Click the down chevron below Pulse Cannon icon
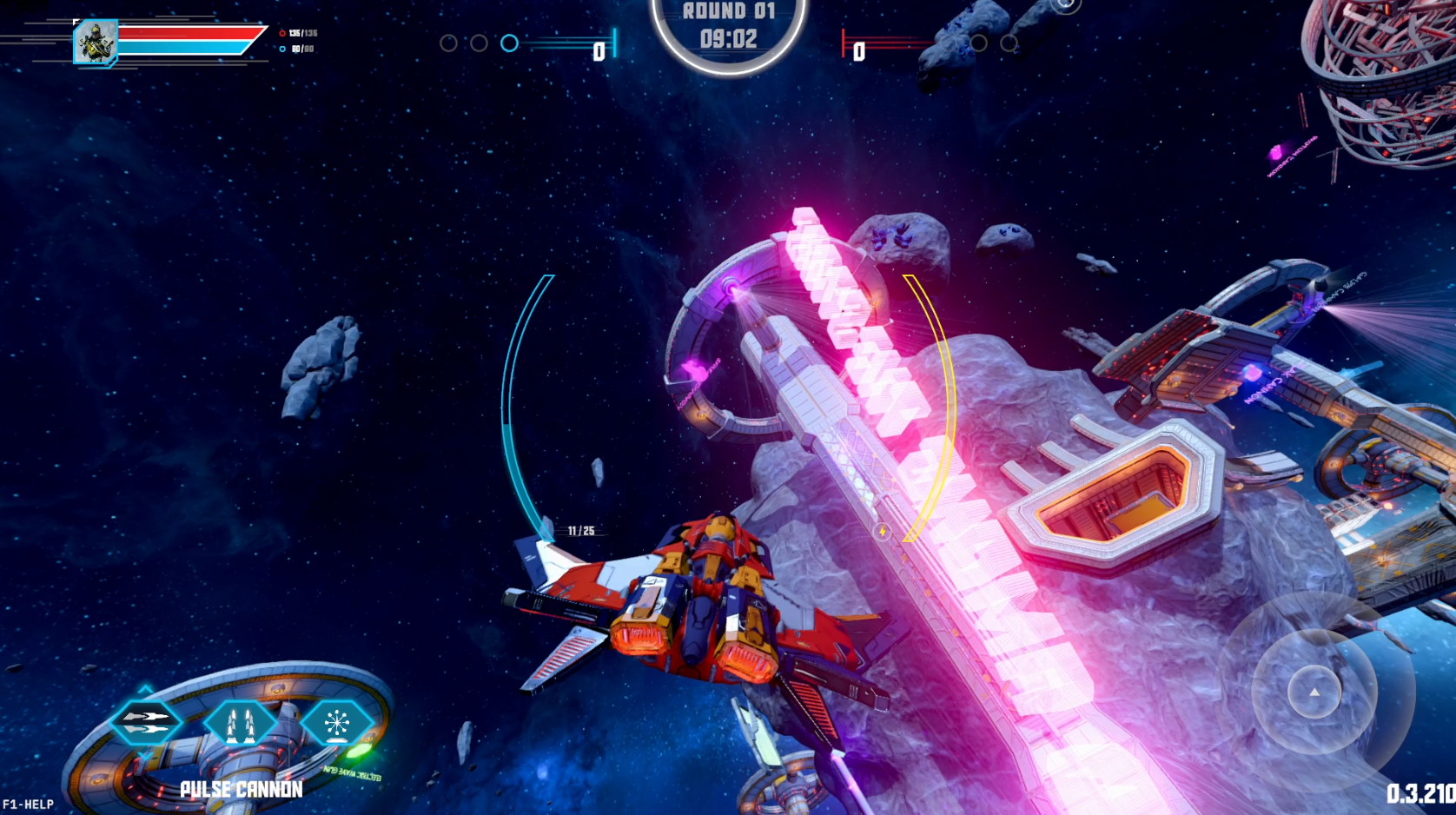Screen dimensions: 1456x815 point(145,756)
